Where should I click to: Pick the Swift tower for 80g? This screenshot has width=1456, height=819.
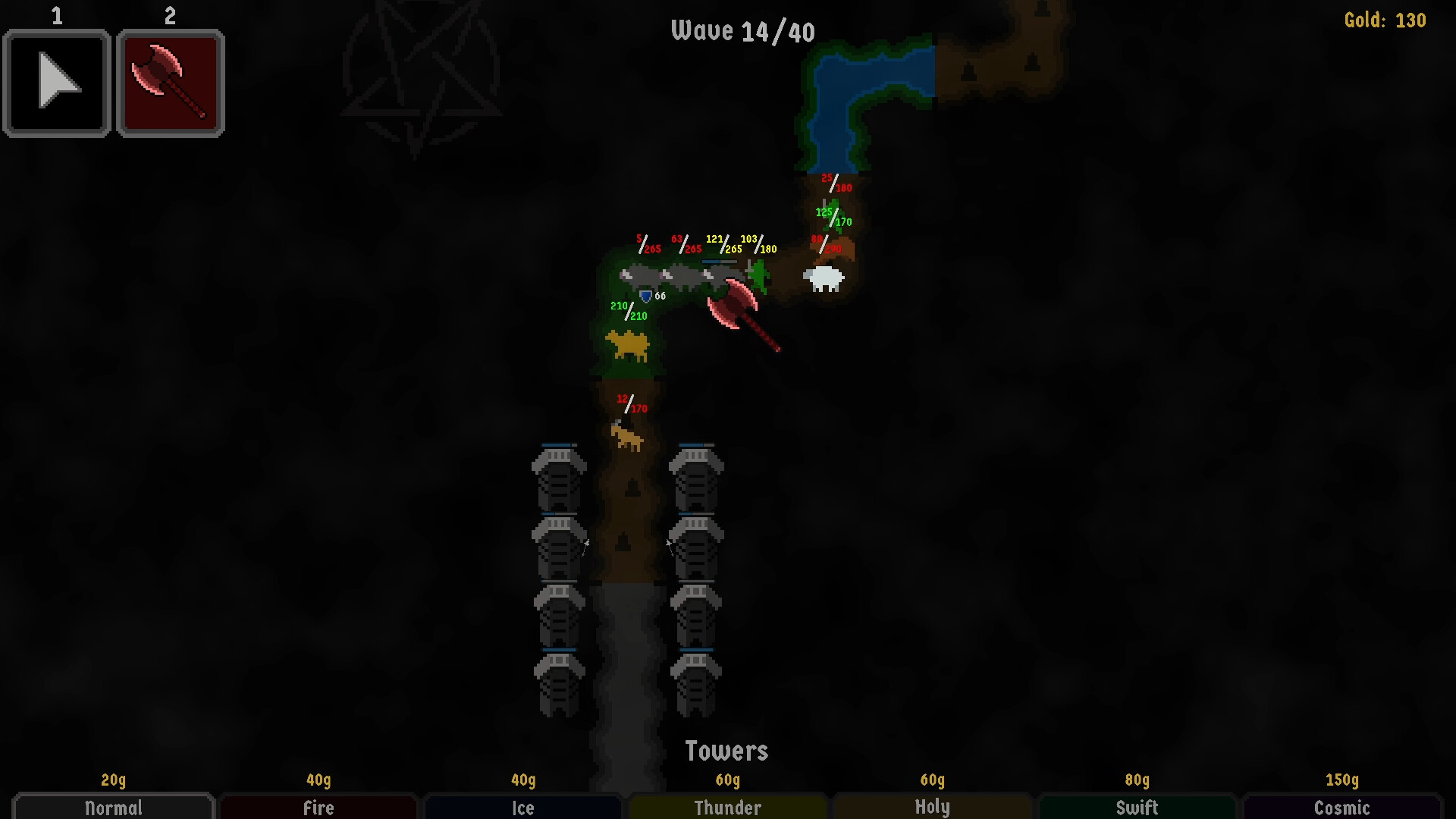[1137, 808]
